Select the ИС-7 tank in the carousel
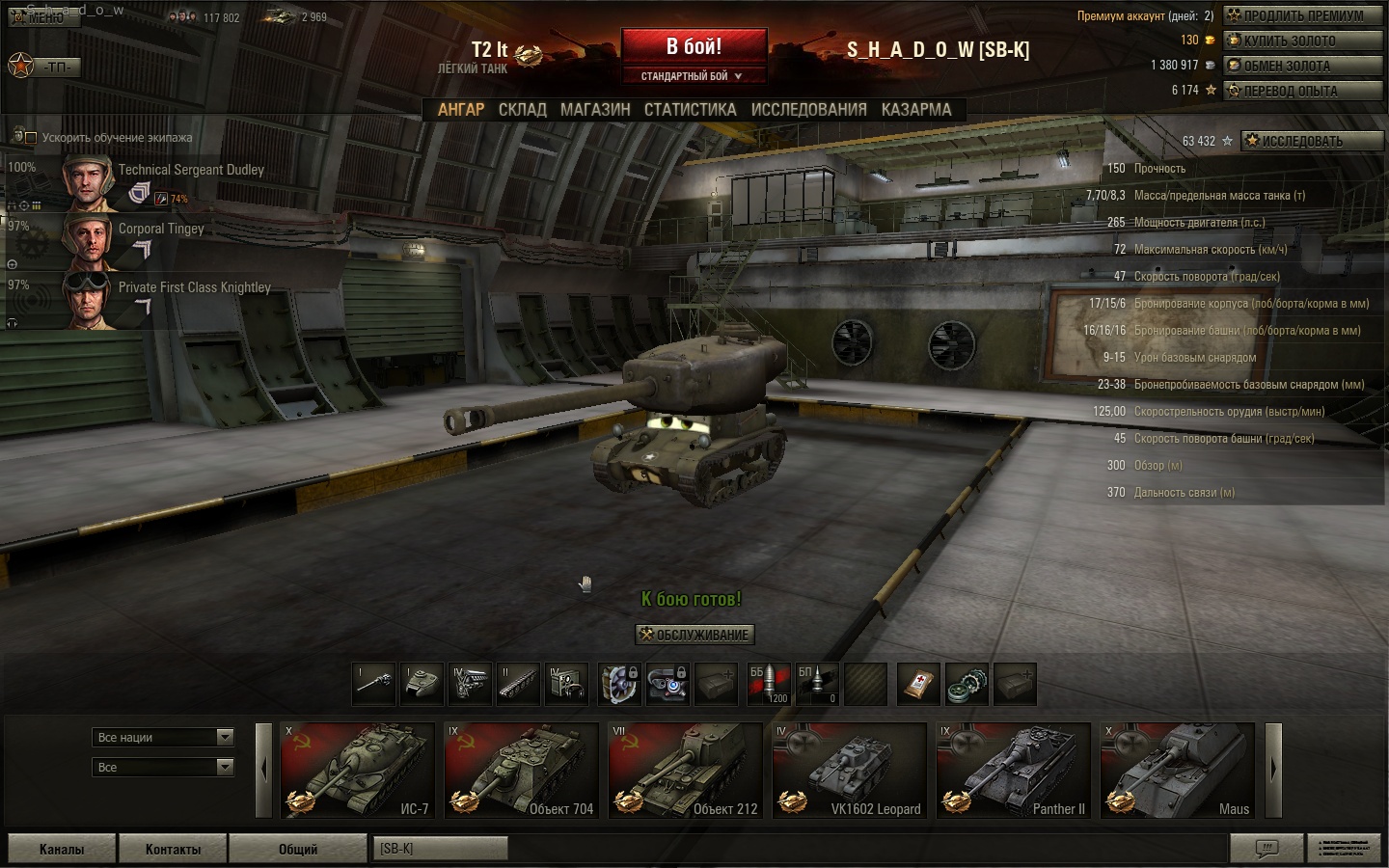1389x868 pixels. coord(357,771)
